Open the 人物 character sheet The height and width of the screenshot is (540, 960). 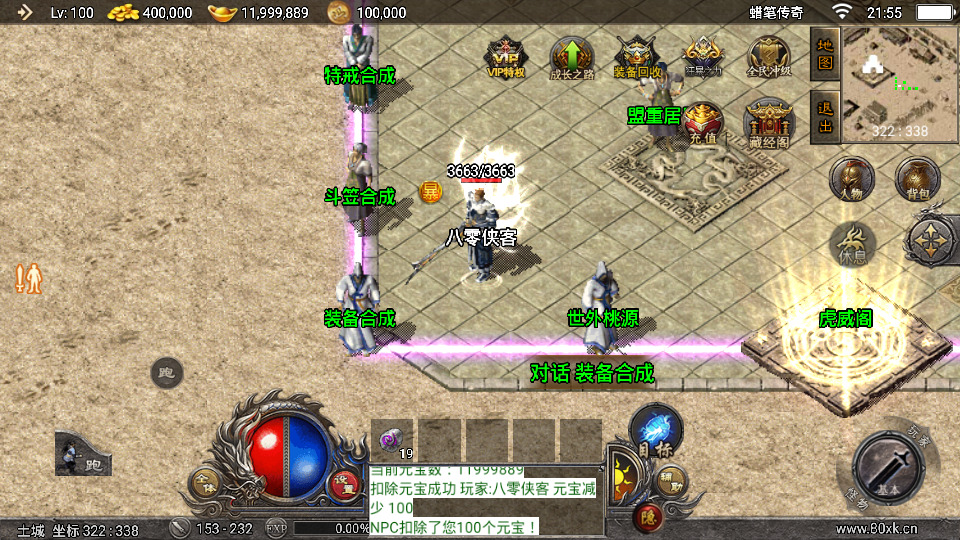pyautogui.click(x=852, y=179)
